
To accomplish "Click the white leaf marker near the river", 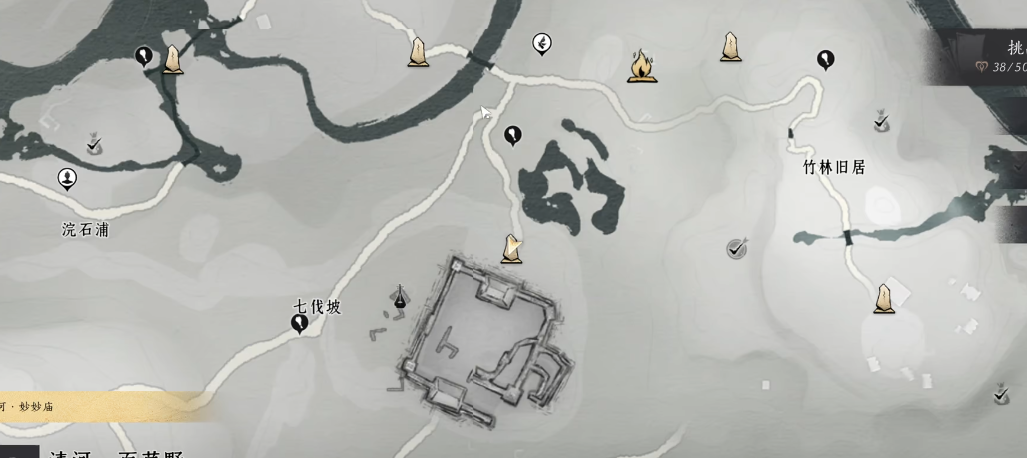I will coord(542,43).
